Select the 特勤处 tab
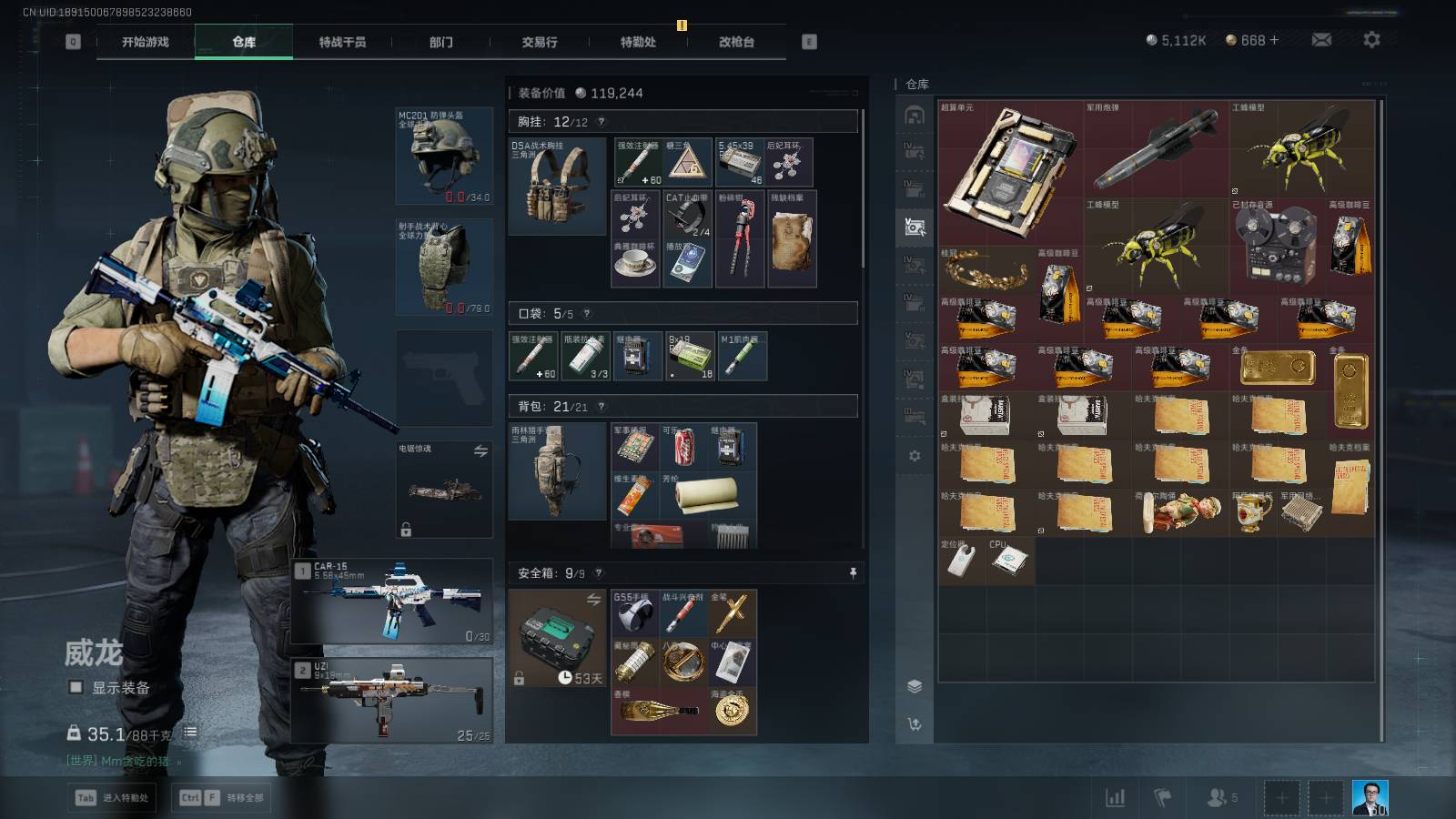Image resolution: width=1456 pixels, height=819 pixels. click(638, 42)
